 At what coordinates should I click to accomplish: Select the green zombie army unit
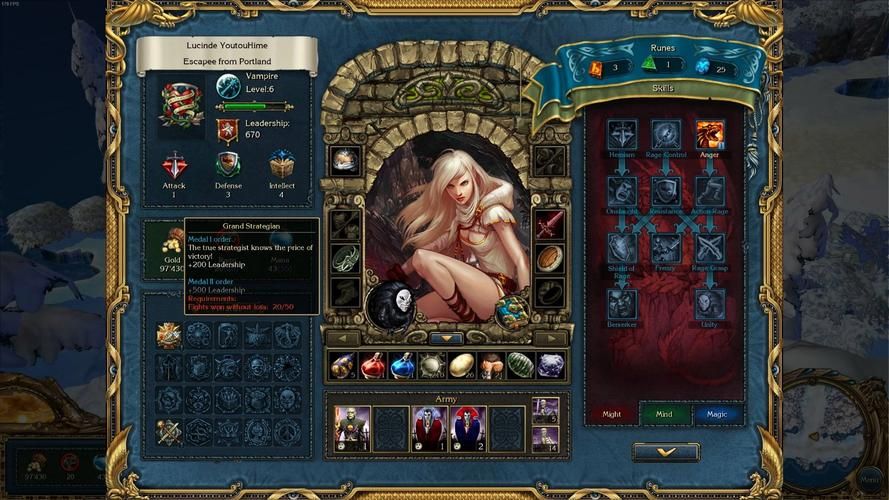352,428
